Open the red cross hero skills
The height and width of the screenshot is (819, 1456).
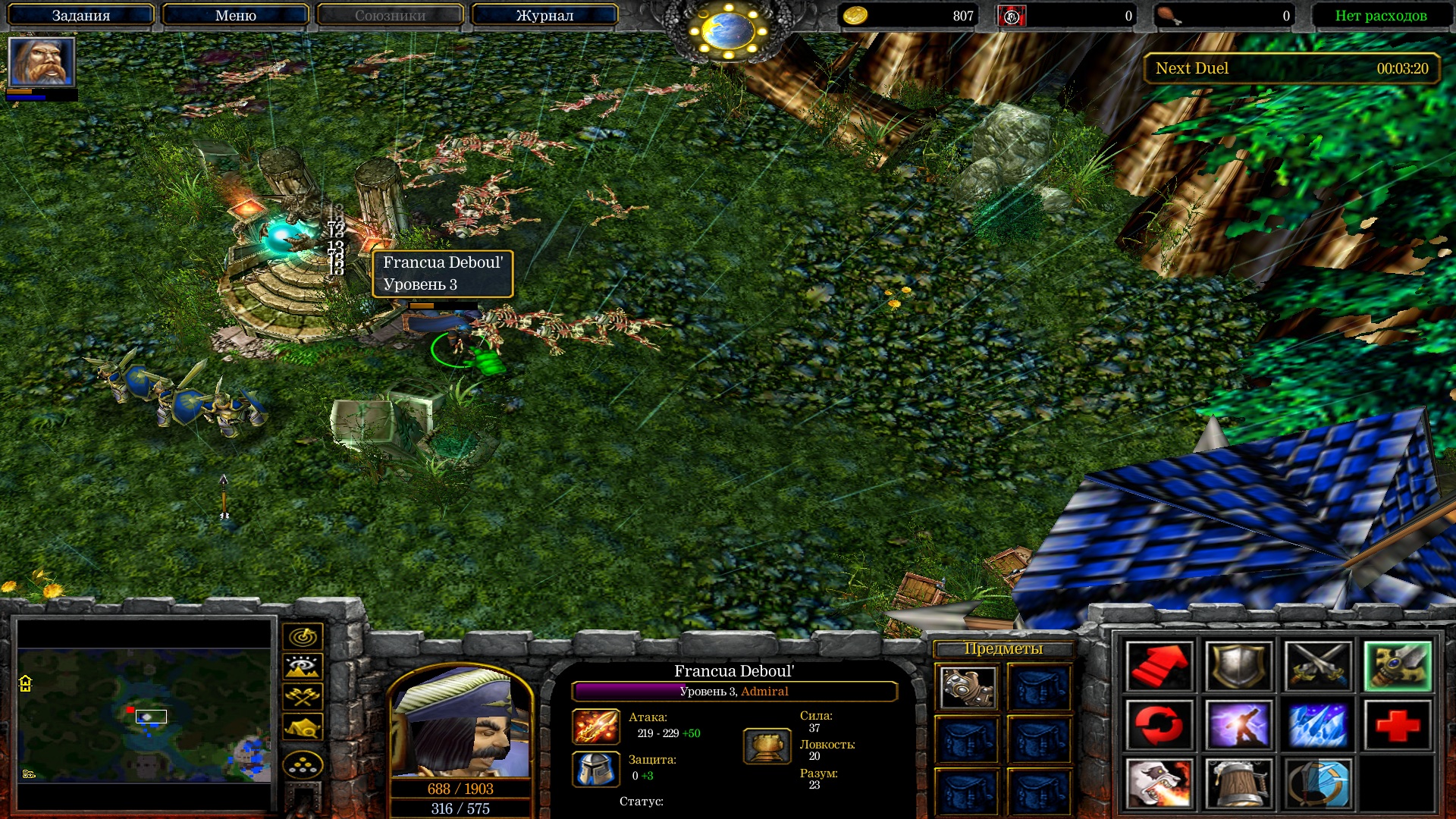(1398, 724)
